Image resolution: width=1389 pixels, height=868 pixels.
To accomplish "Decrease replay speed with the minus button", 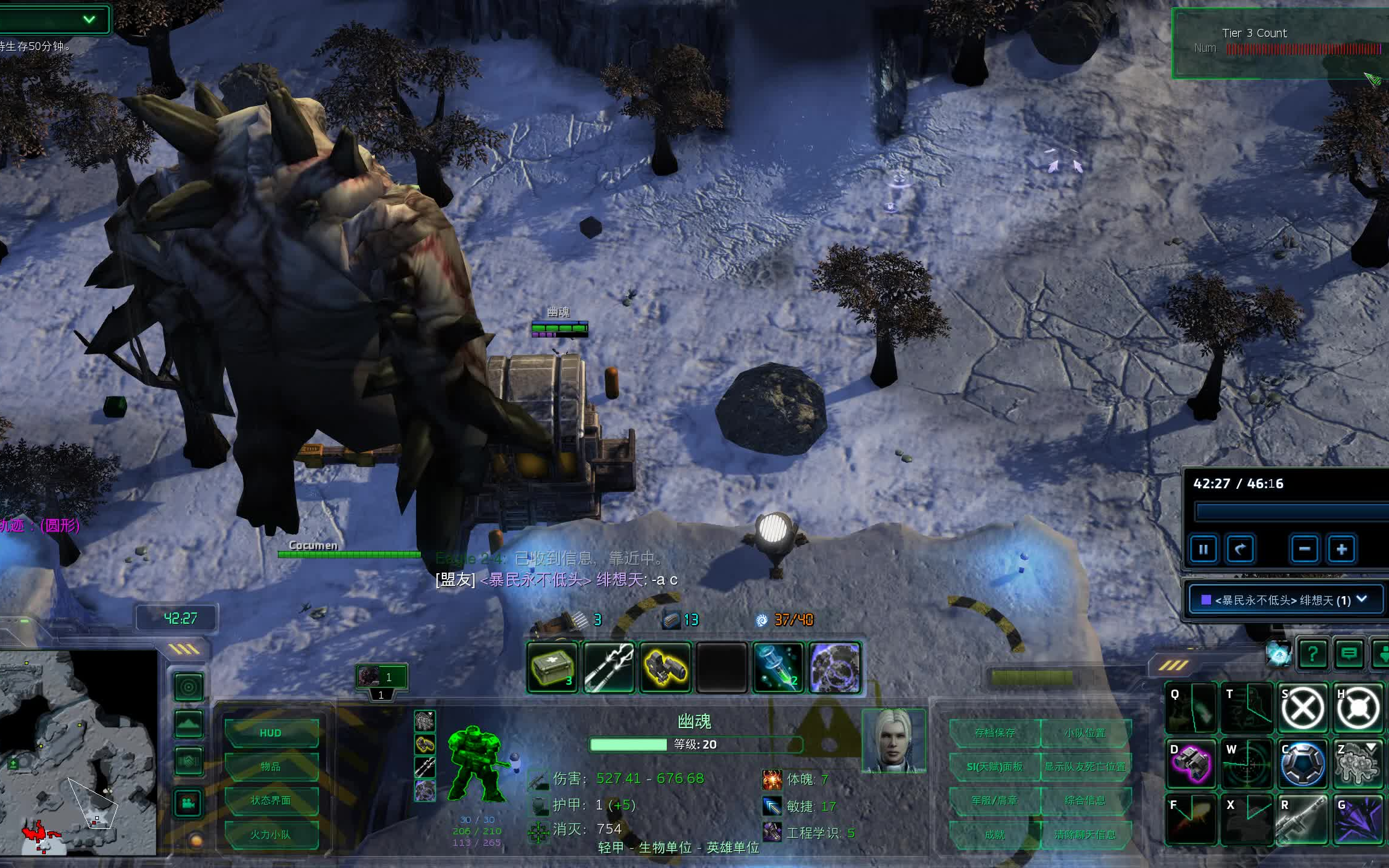I will tap(1305, 549).
